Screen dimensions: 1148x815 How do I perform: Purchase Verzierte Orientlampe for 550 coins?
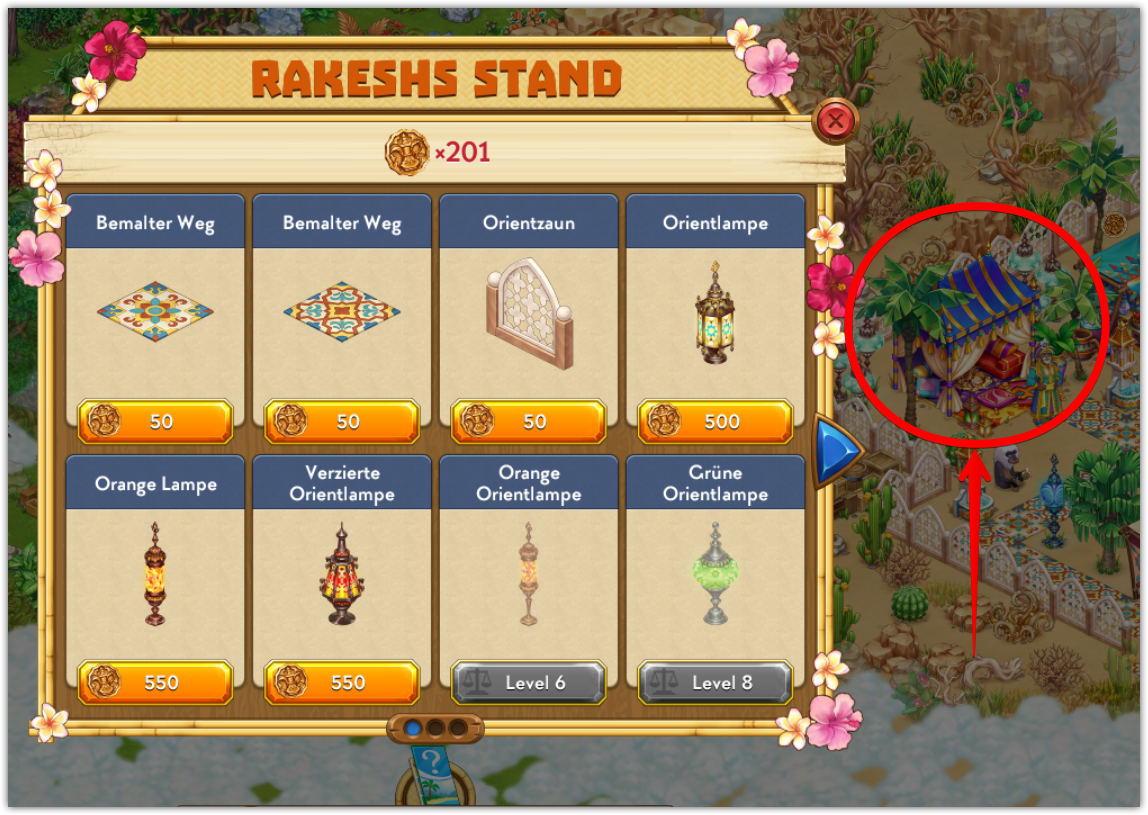click(342, 683)
